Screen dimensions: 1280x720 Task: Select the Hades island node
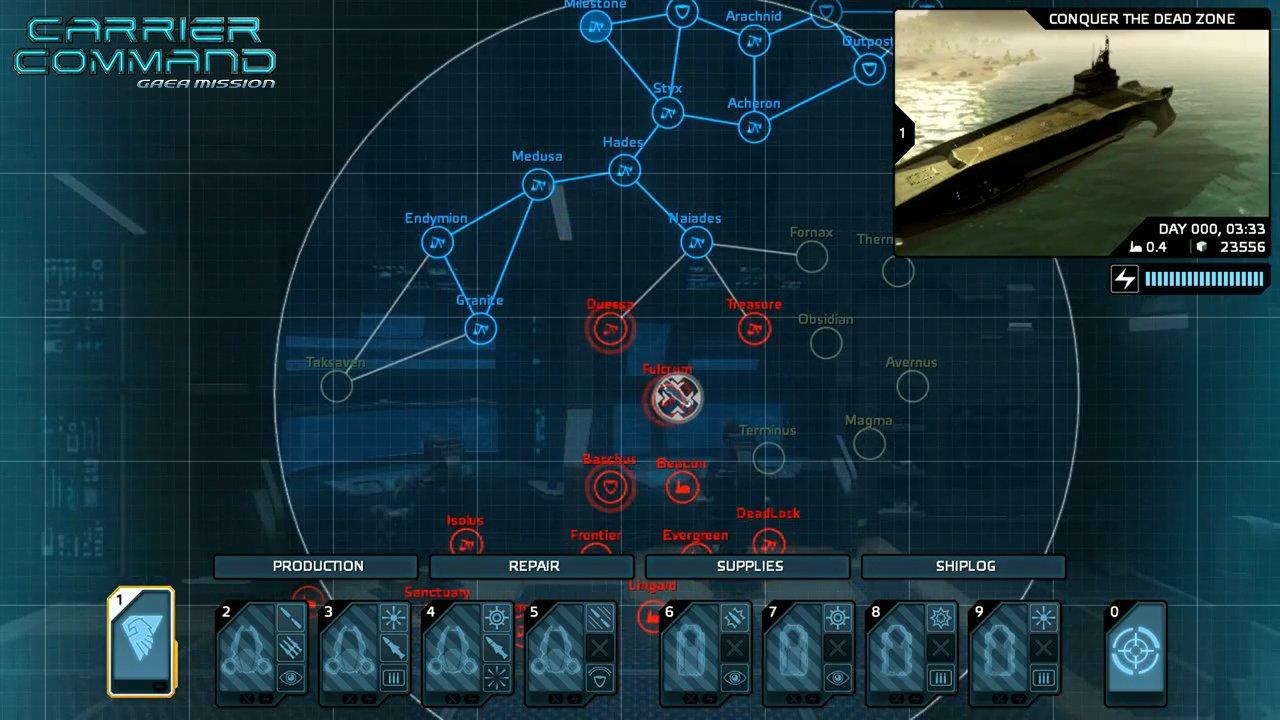click(624, 172)
